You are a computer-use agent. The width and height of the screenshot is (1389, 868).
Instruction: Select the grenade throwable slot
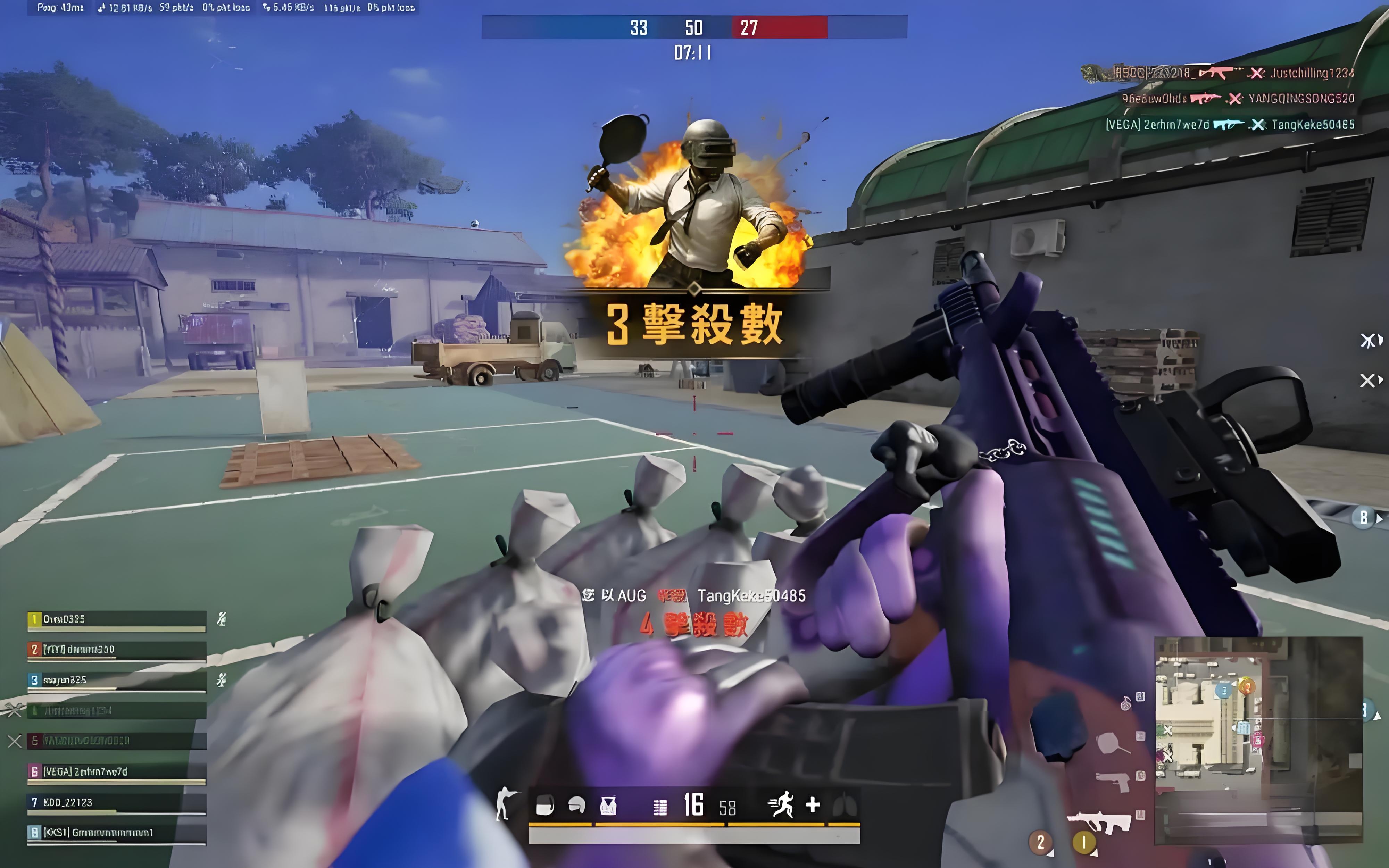1125,703
